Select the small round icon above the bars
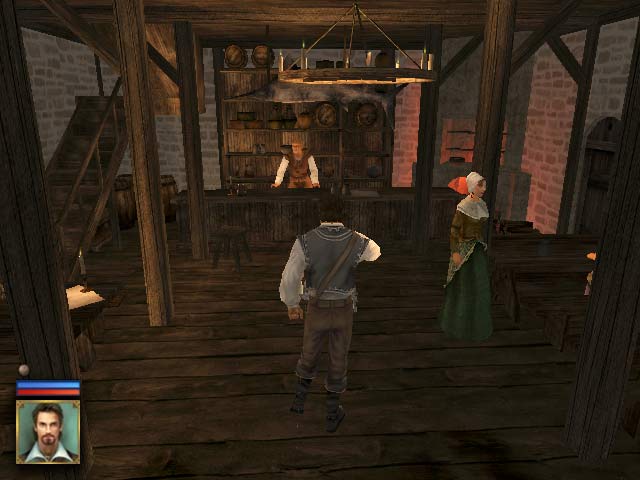 (x=24, y=370)
